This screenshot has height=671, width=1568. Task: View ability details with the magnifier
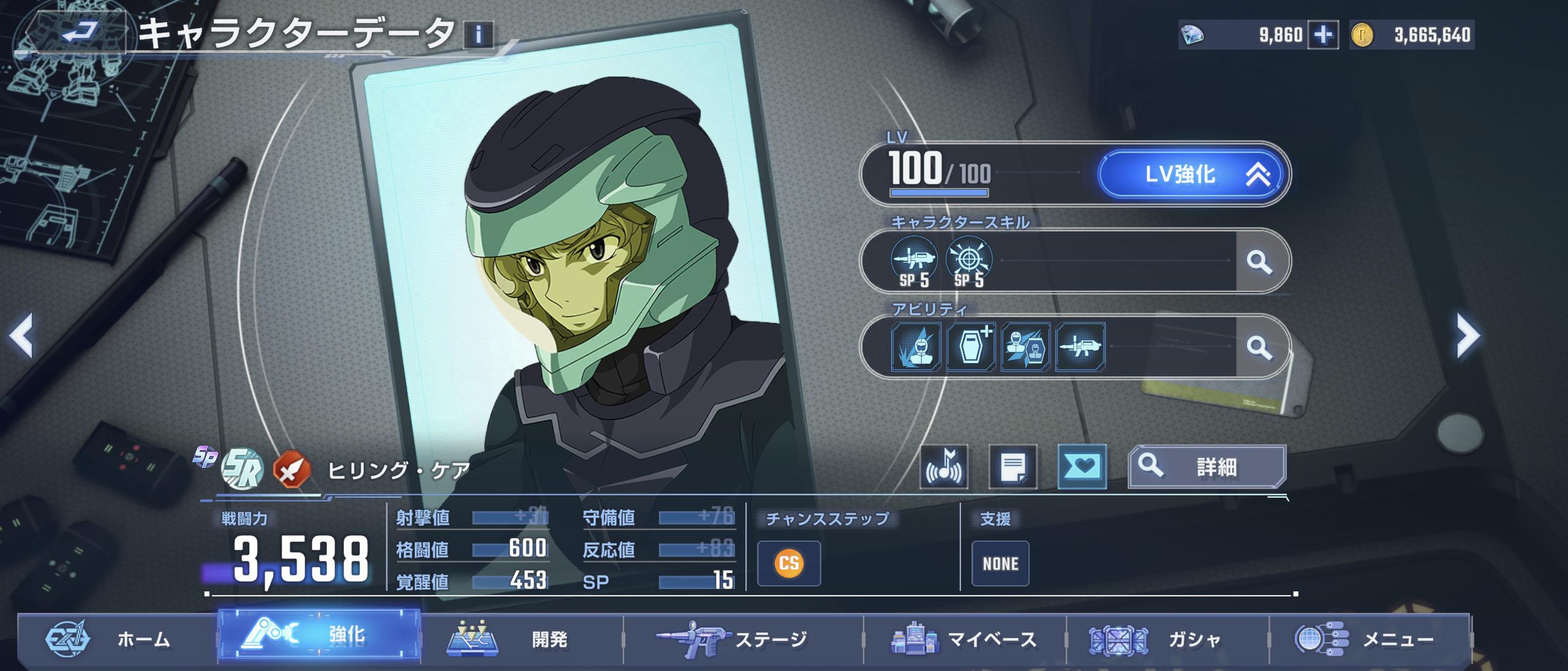(1259, 347)
